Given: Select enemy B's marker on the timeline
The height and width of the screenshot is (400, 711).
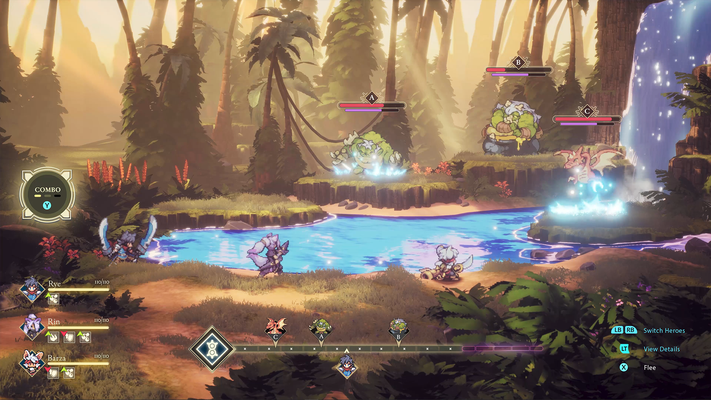Looking at the screenshot, I should 398,326.
